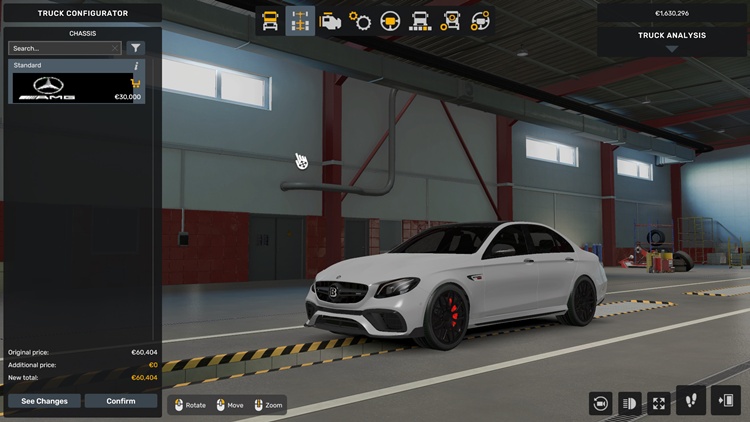Toggle the vehicle headlights
750x422 pixels.
click(630, 403)
